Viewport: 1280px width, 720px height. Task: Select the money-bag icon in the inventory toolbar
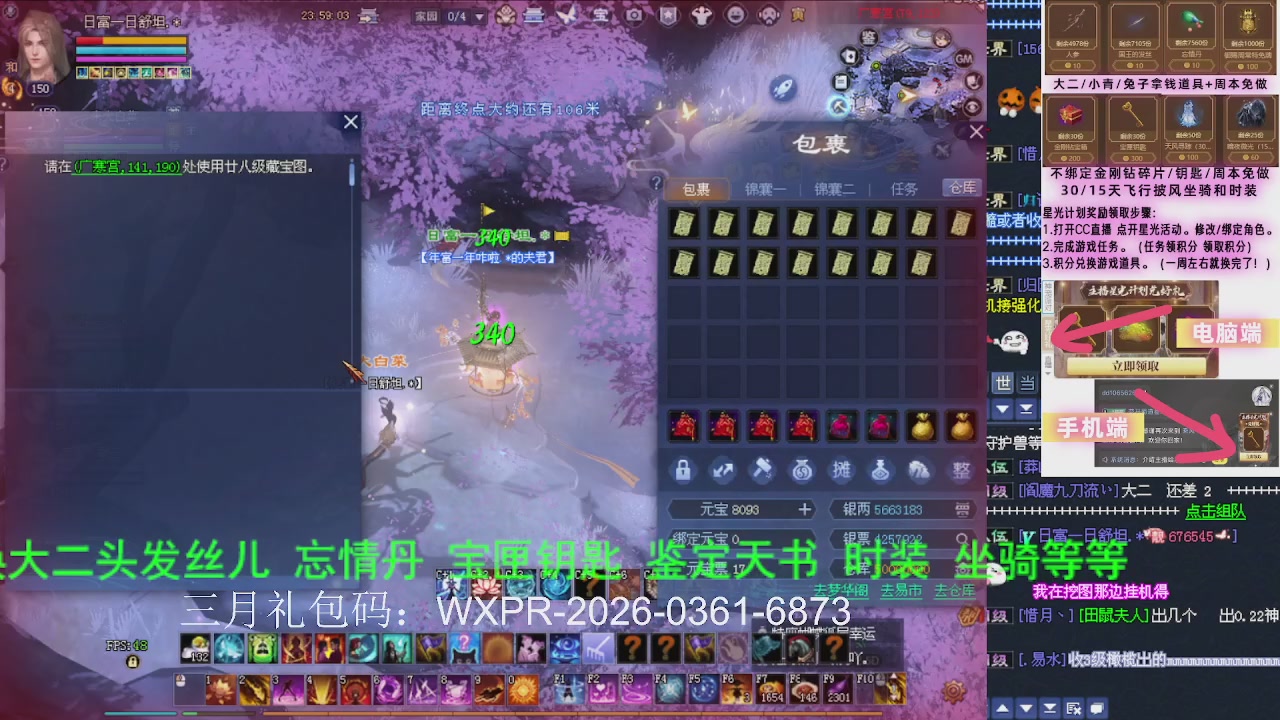point(801,470)
